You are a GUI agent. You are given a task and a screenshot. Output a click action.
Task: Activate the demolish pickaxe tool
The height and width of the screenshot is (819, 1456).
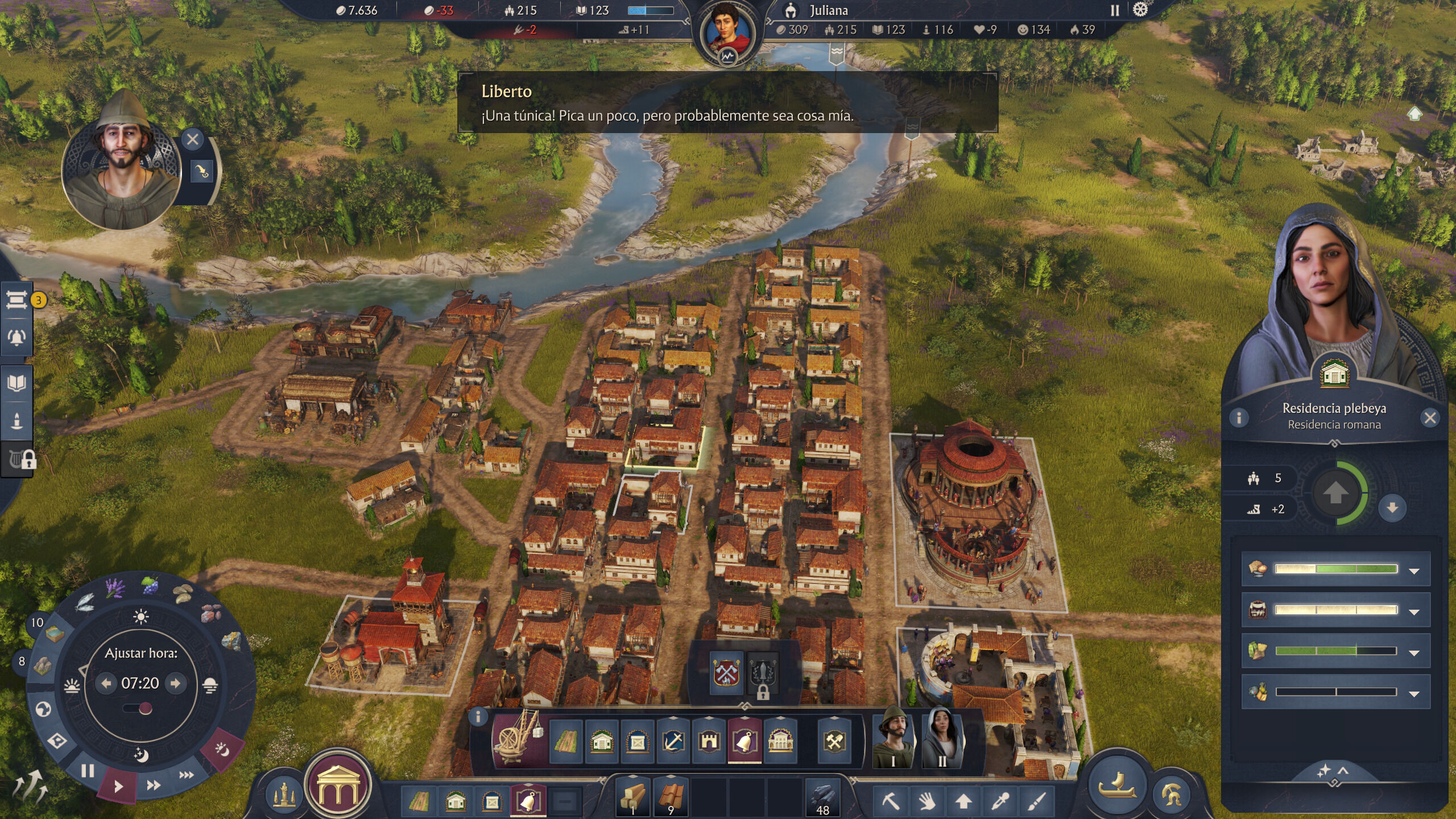click(x=891, y=801)
